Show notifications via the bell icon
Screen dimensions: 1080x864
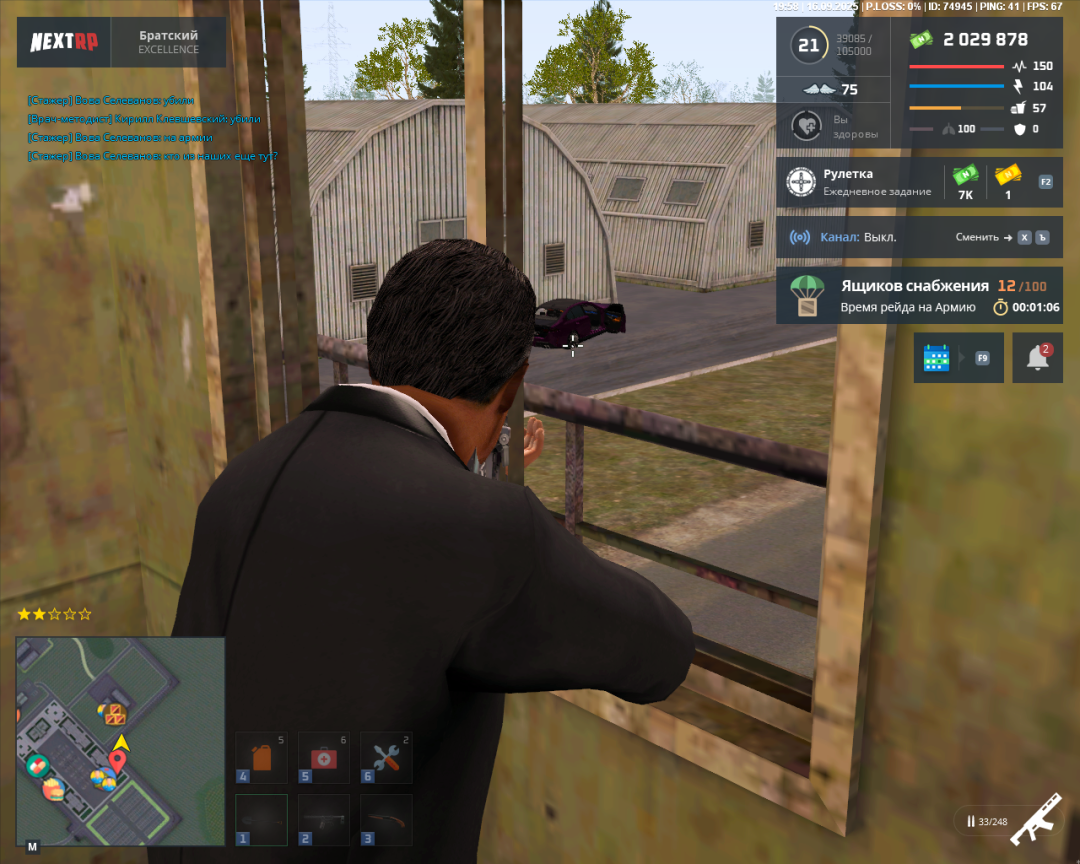(1037, 358)
